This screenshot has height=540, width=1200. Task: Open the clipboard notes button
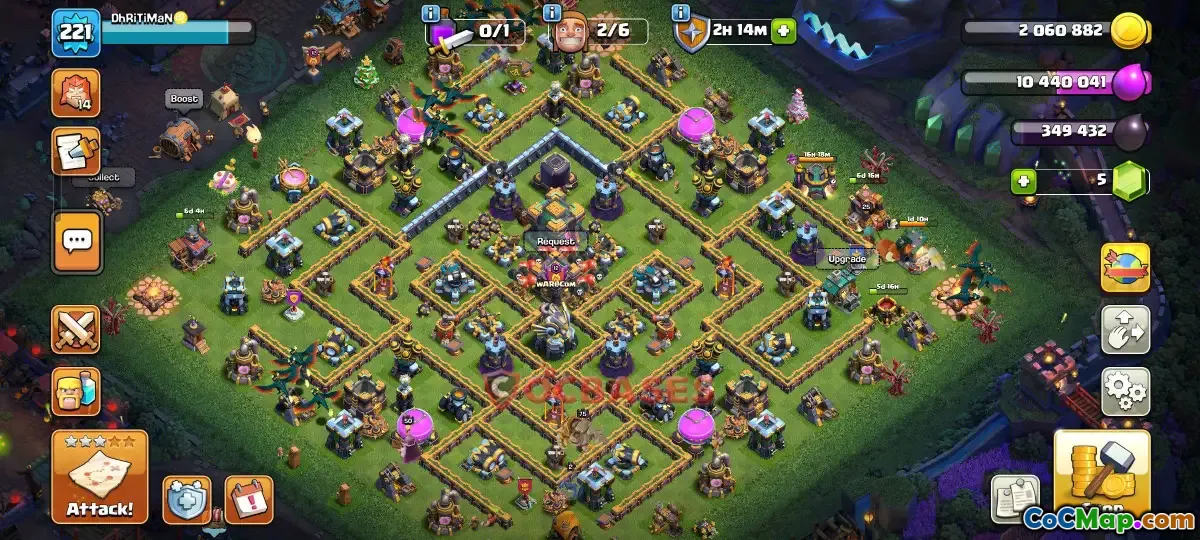[1015, 499]
